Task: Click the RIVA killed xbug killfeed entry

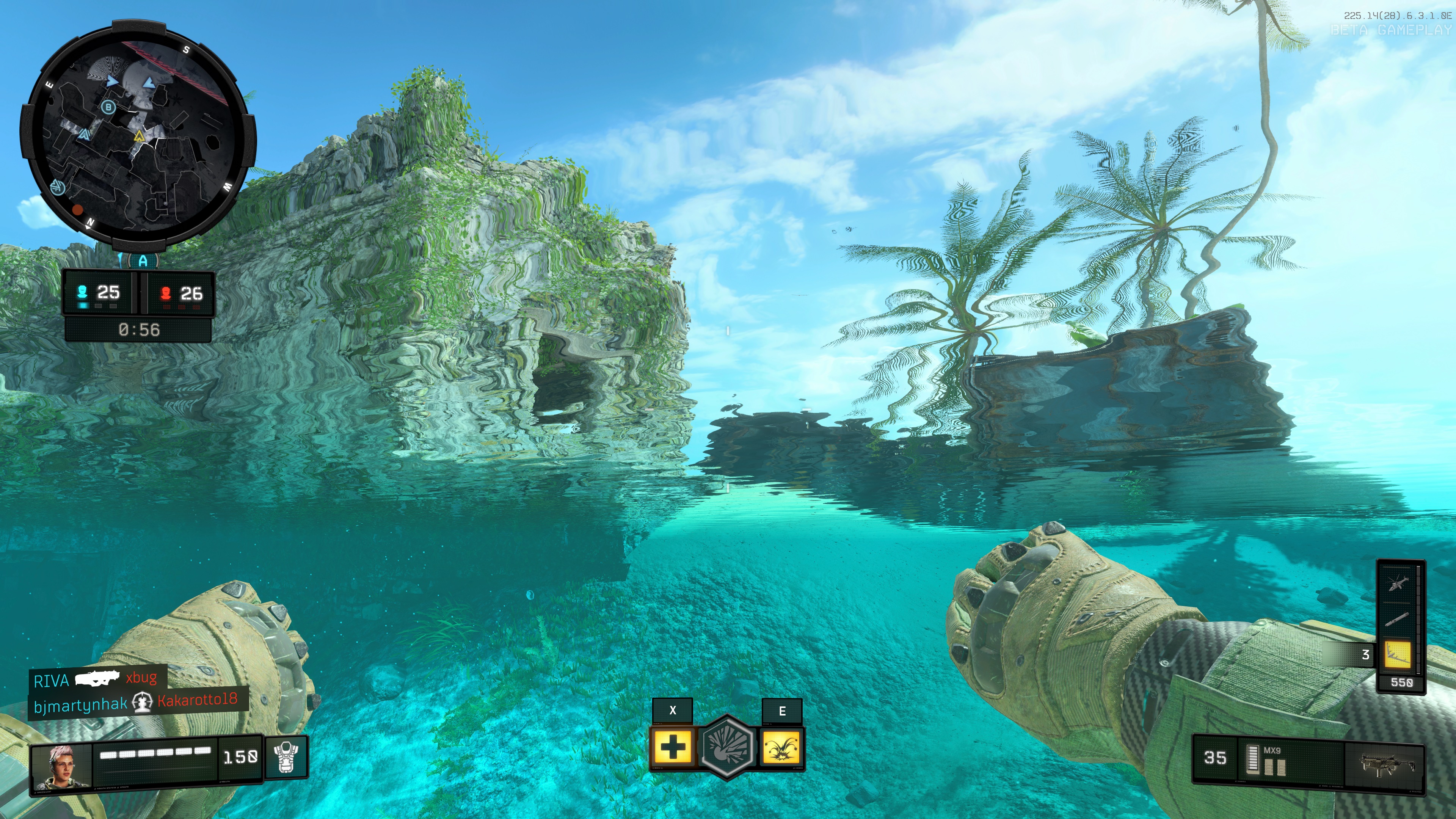Action: click(x=96, y=679)
